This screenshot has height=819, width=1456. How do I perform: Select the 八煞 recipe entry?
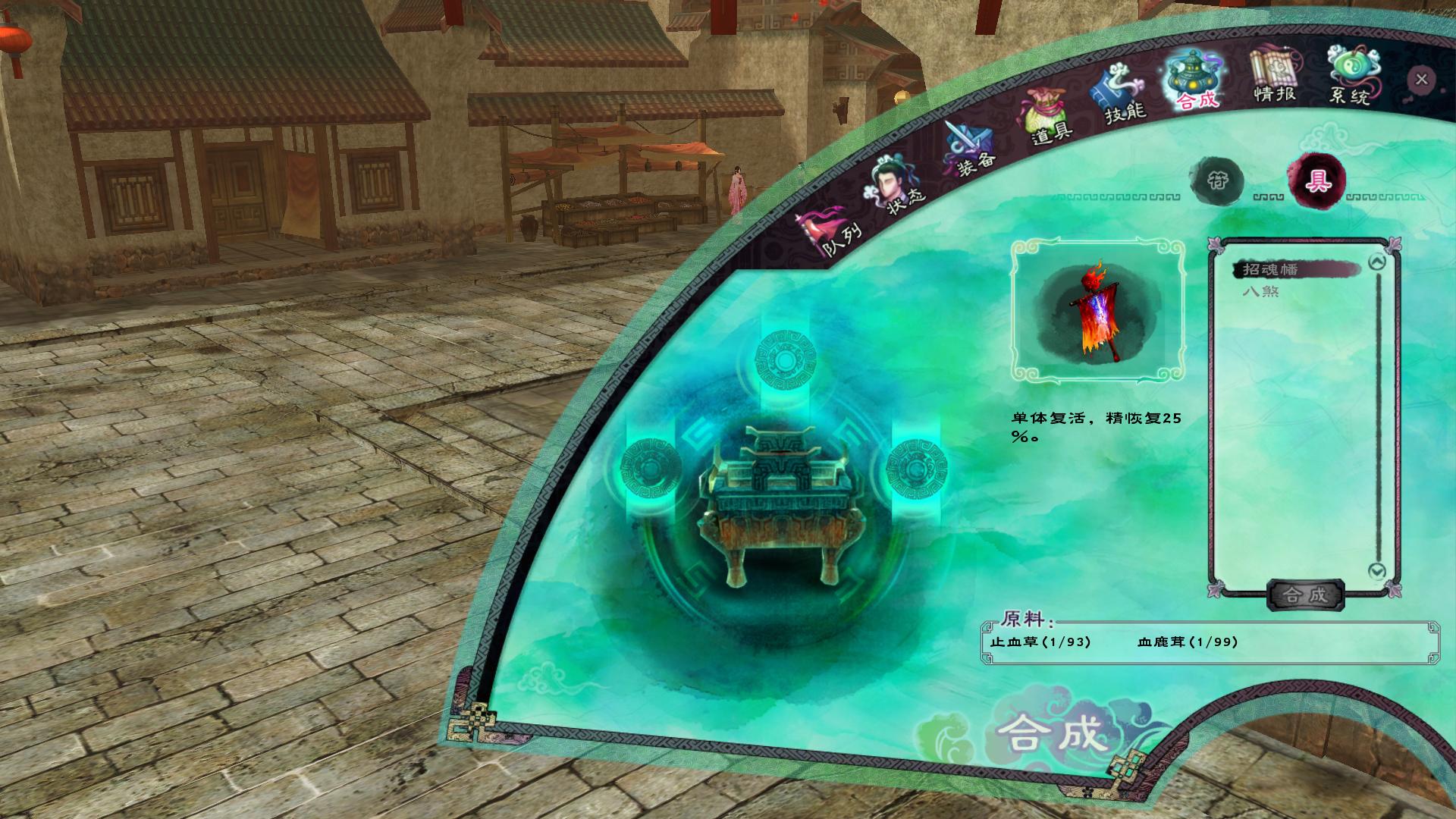point(1260,290)
